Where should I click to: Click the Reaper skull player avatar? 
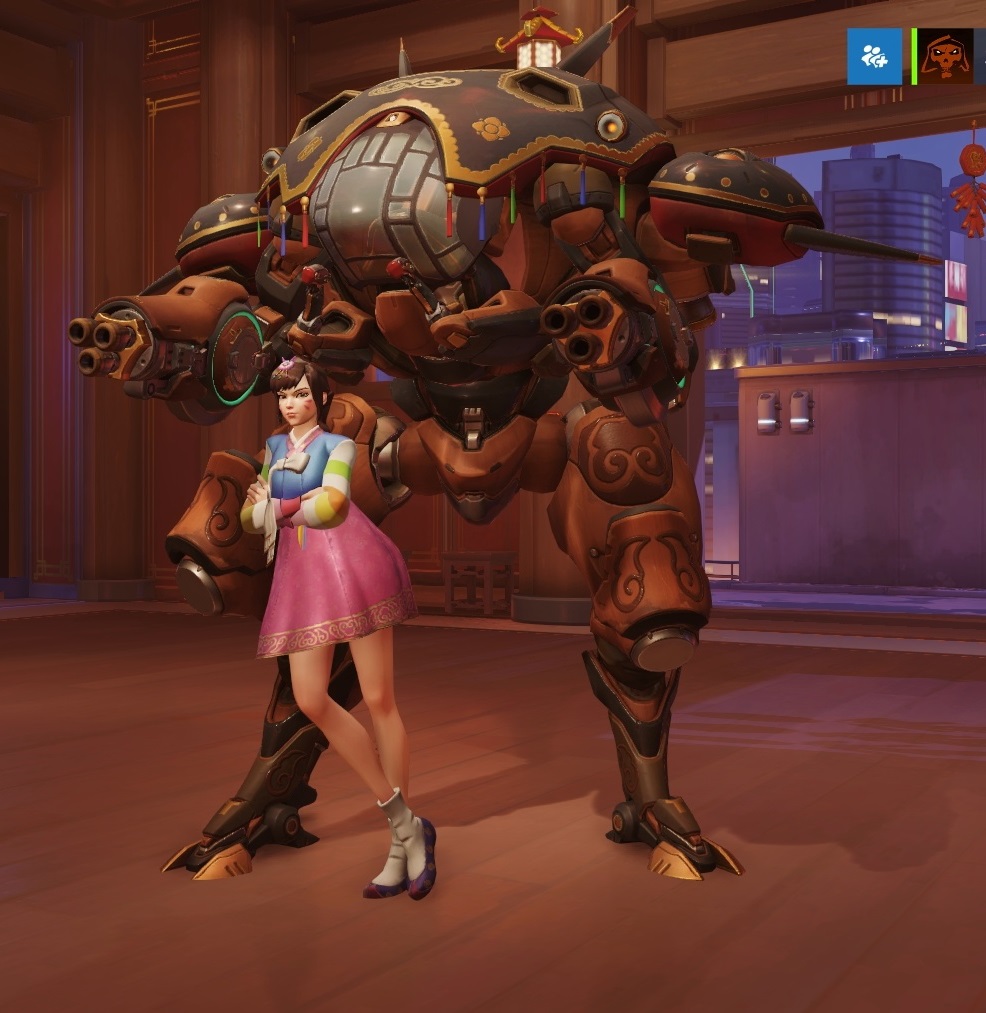(945, 56)
